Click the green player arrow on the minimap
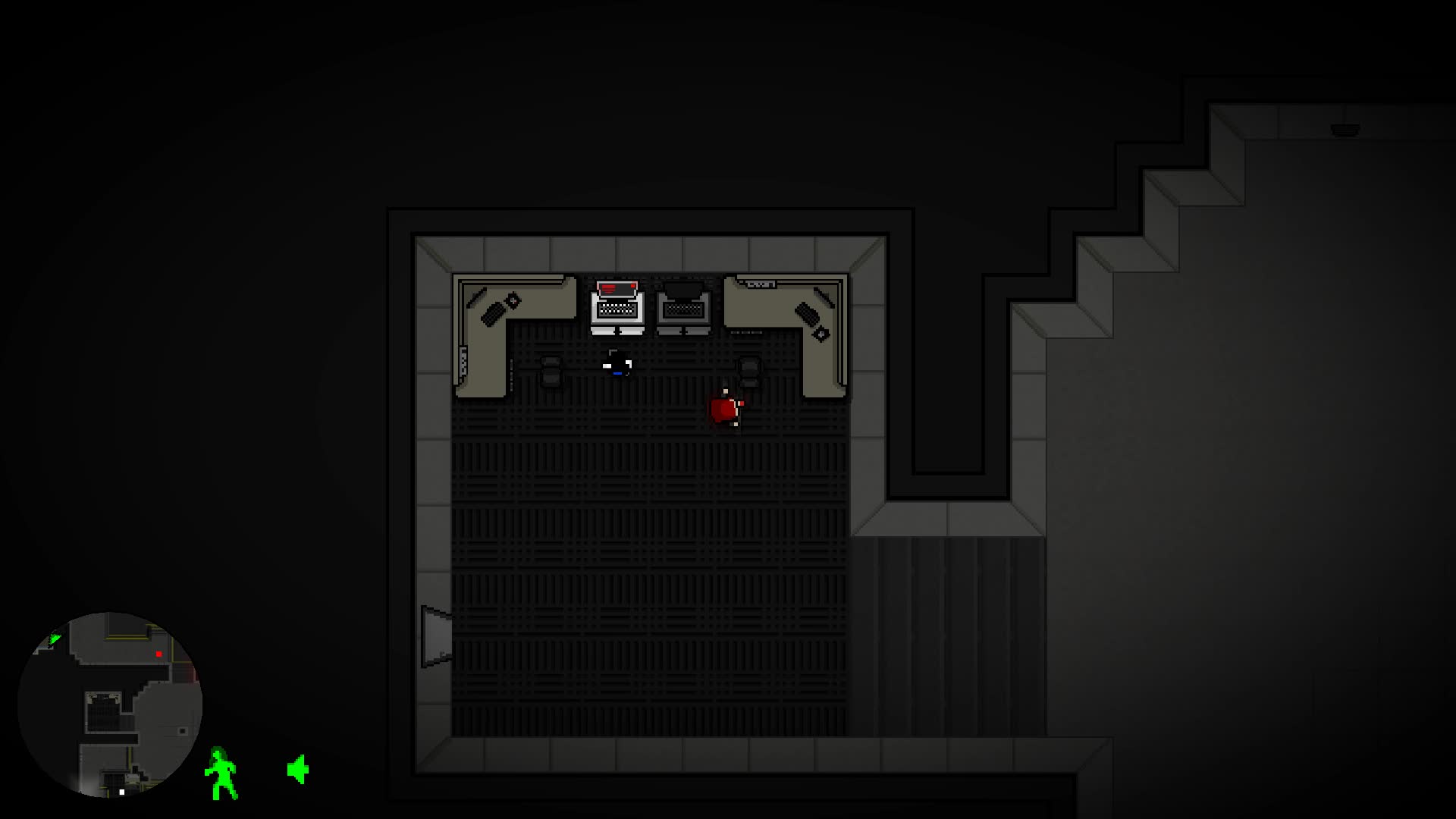This screenshot has height=819, width=1456. click(54, 639)
